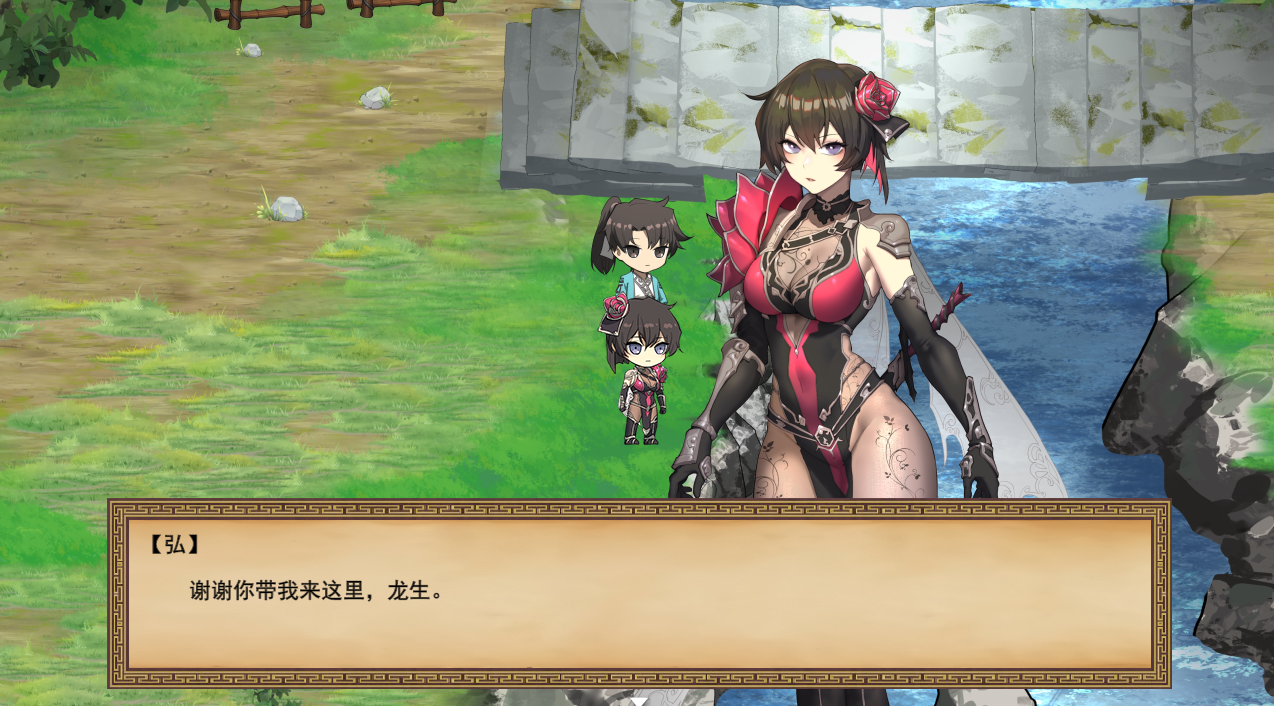This screenshot has width=1274, height=706.
Task: Click the white continue arrow below the dialogue
Action: click(x=638, y=701)
